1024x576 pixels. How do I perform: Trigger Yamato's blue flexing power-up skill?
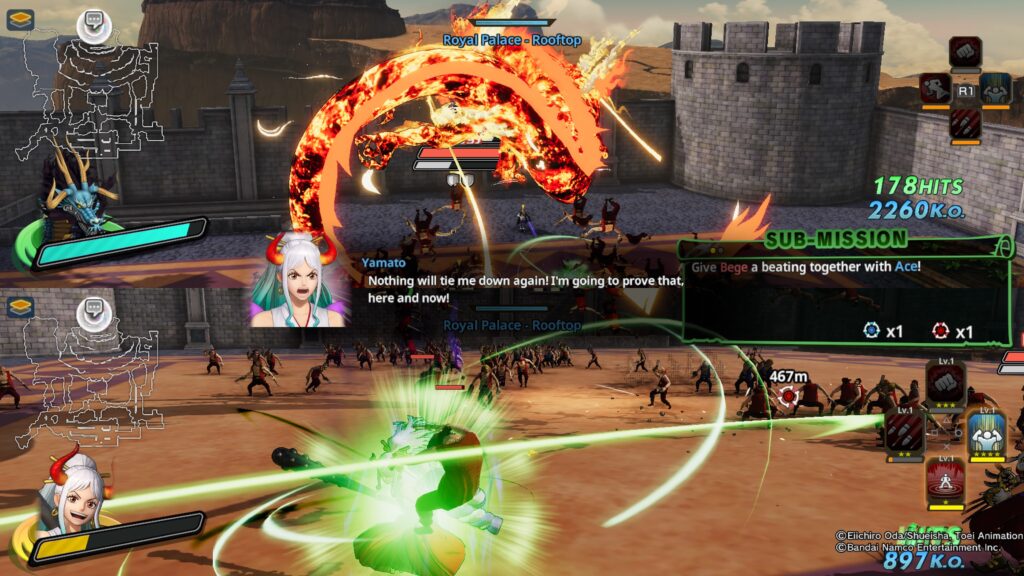[987, 431]
